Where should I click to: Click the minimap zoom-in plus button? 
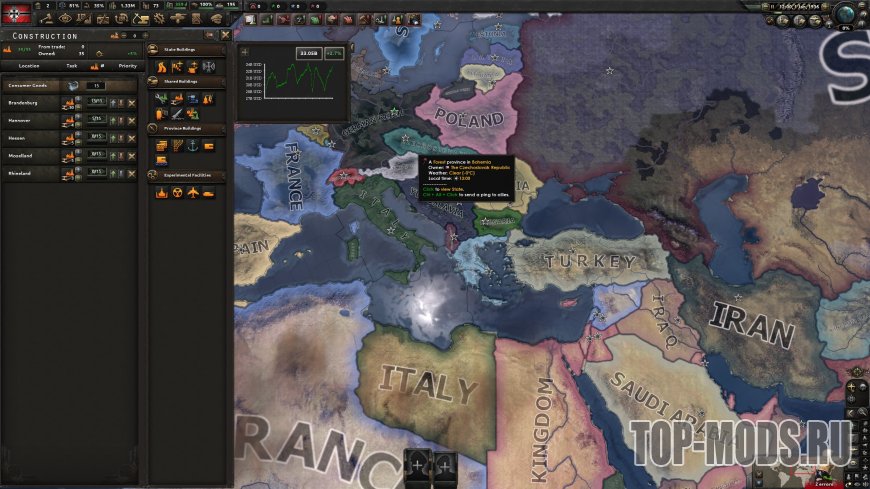coord(851,386)
